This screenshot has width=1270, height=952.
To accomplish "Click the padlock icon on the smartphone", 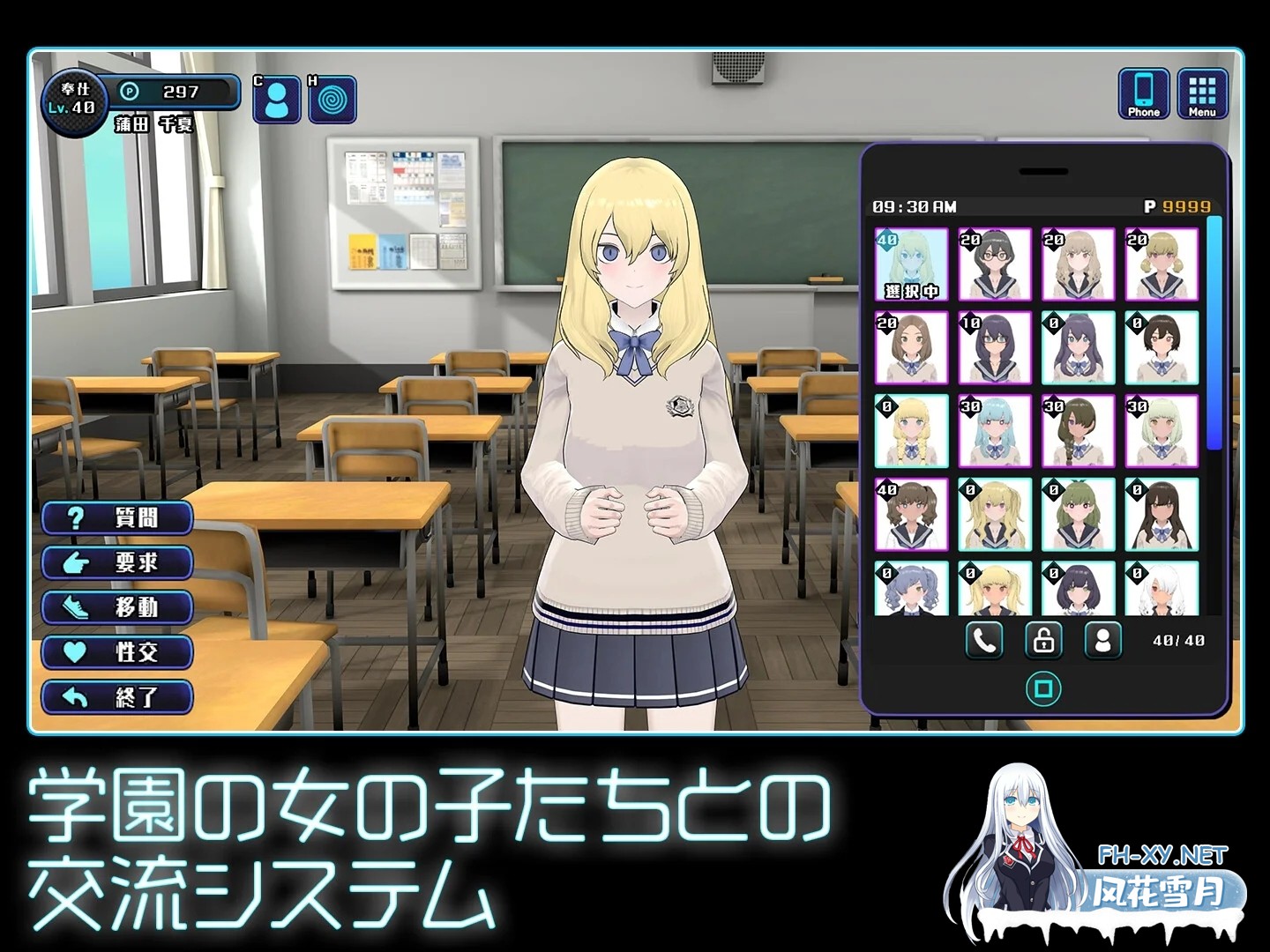I will 1046,641.
